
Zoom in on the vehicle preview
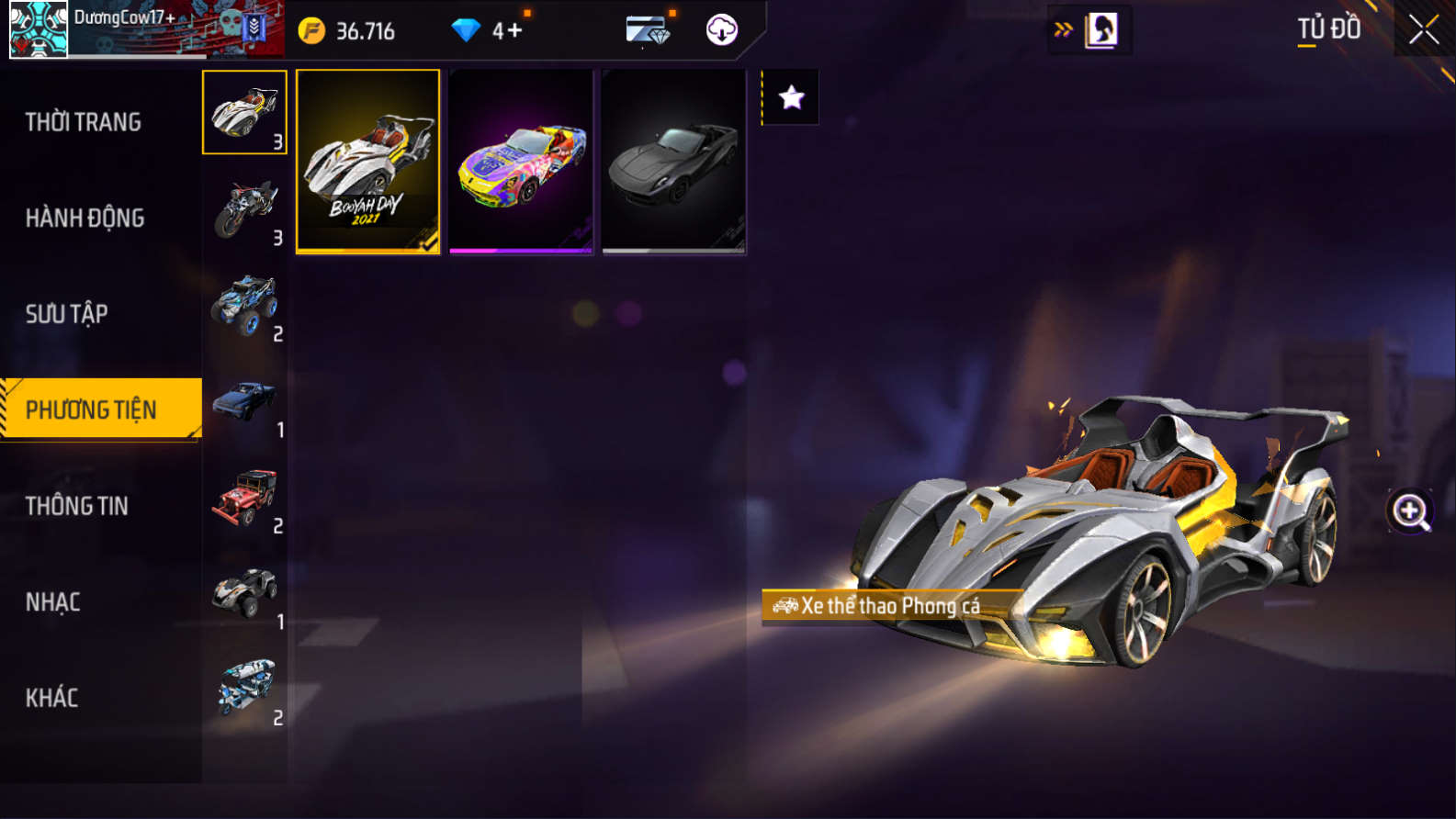(x=1410, y=511)
